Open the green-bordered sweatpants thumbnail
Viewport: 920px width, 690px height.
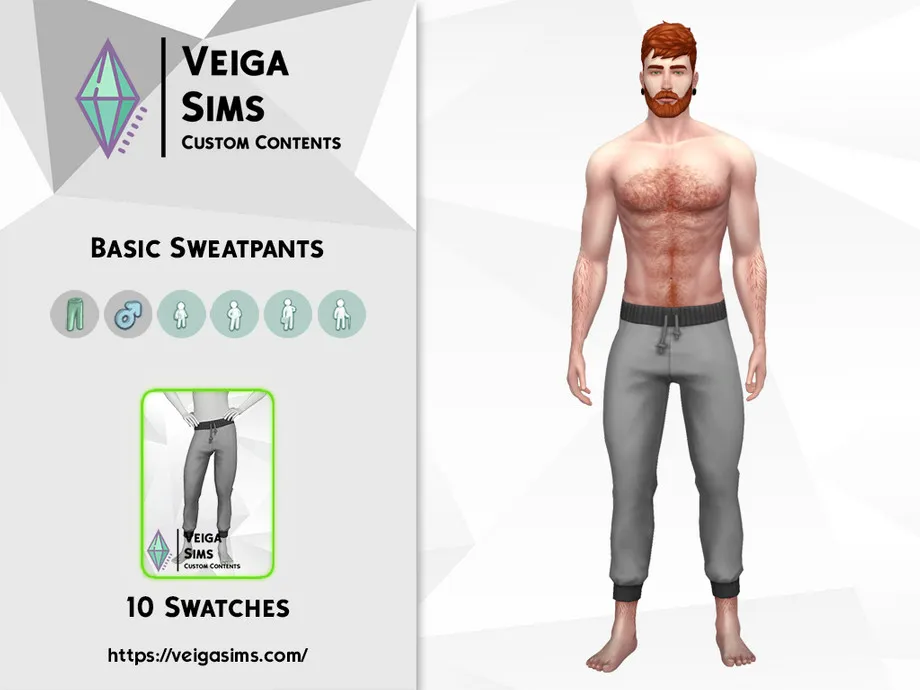tap(208, 483)
